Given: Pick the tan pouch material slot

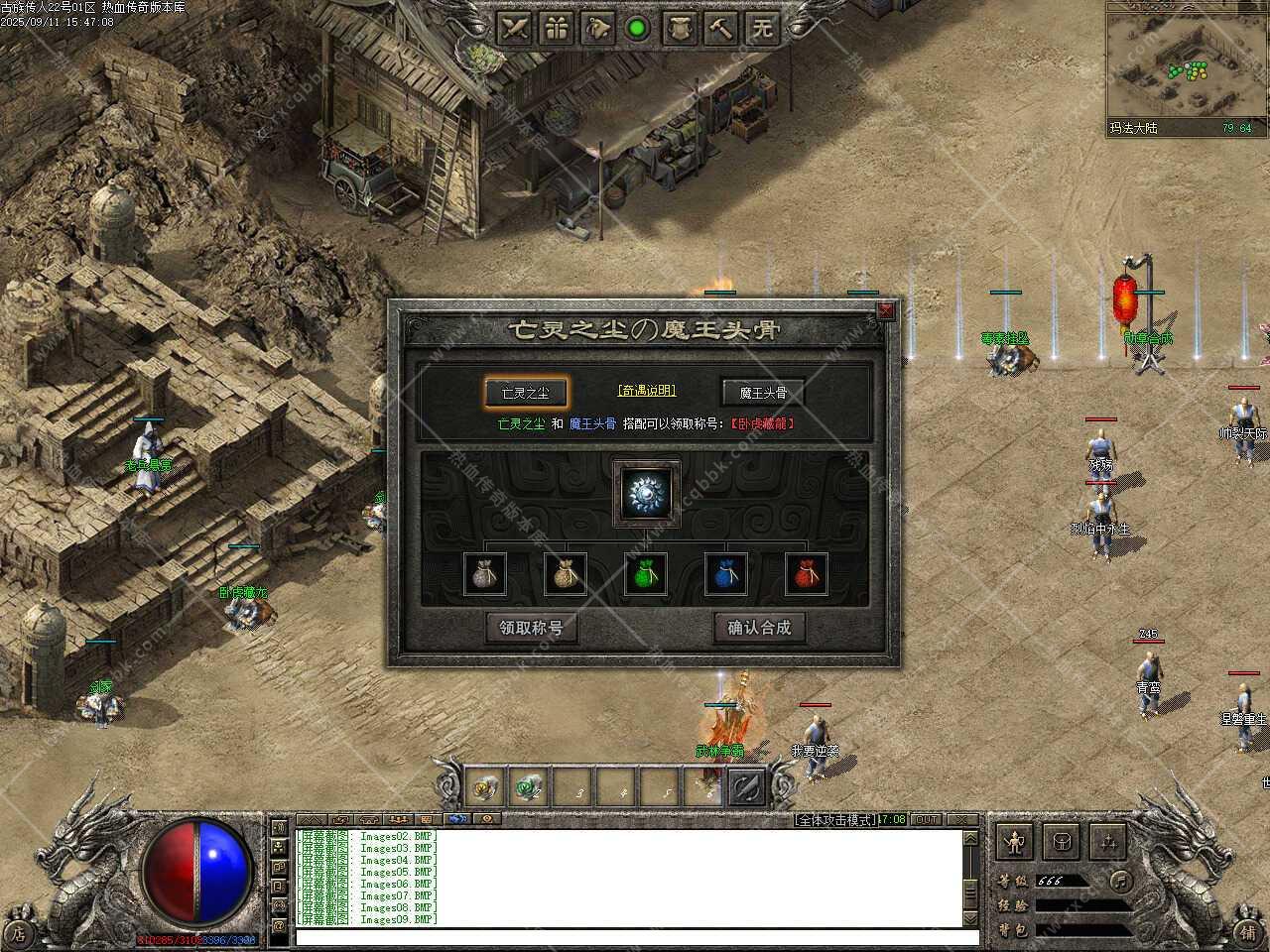Looking at the screenshot, I should click(x=566, y=574).
